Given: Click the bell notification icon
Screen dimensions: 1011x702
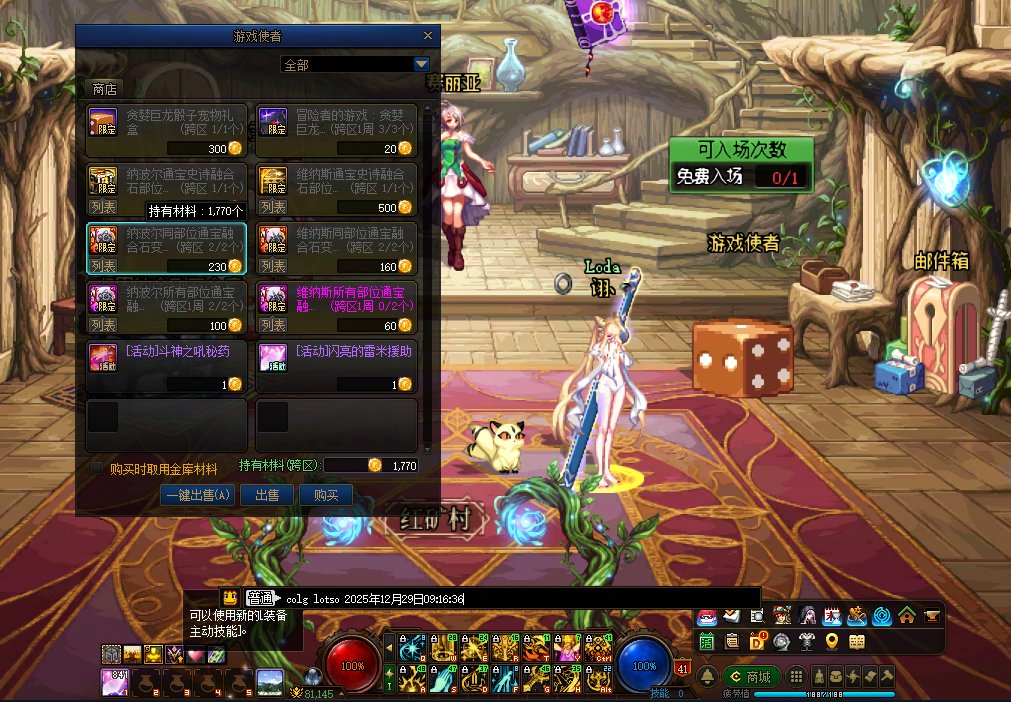Looking at the screenshot, I should (707, 677).
